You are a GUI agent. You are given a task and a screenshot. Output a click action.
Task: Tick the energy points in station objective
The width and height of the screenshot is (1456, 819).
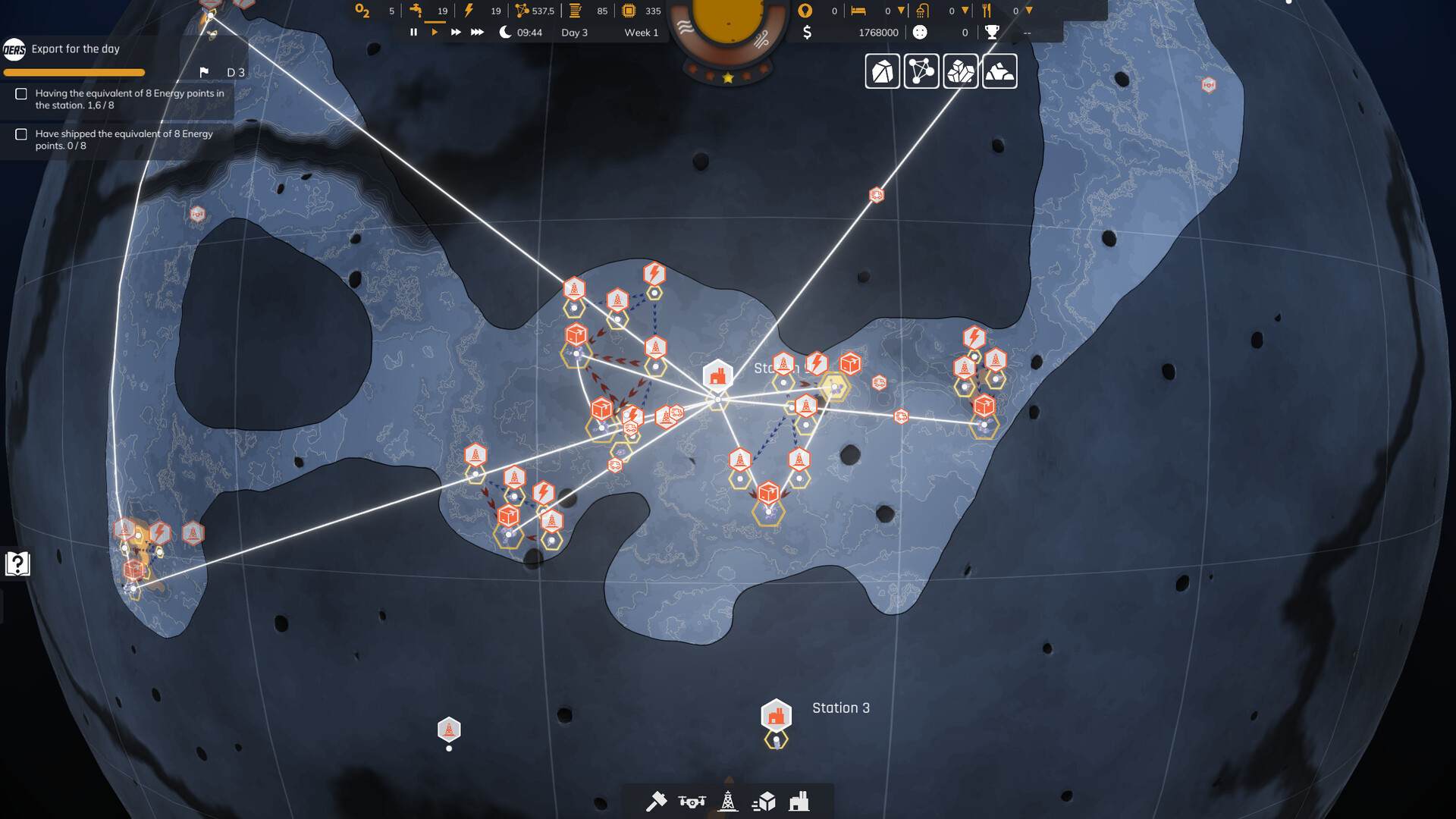(21, 94)
